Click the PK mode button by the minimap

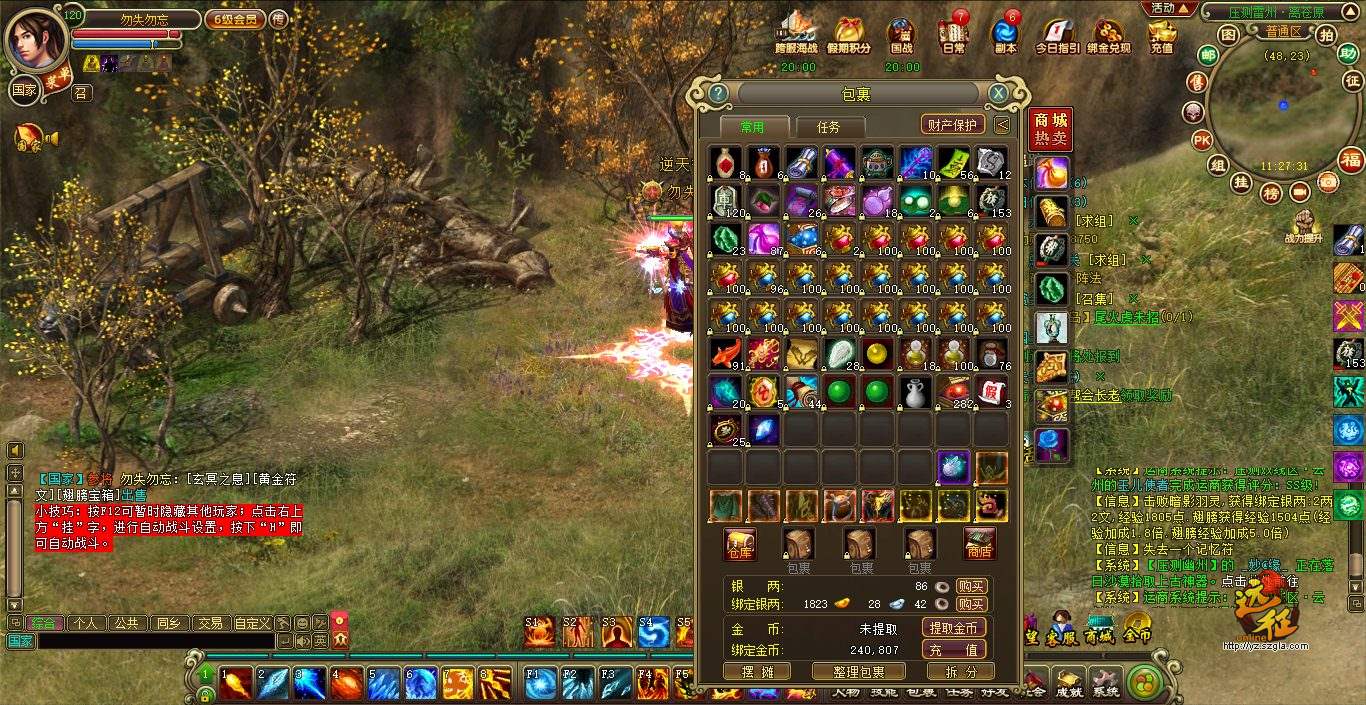click(1201, 139)
